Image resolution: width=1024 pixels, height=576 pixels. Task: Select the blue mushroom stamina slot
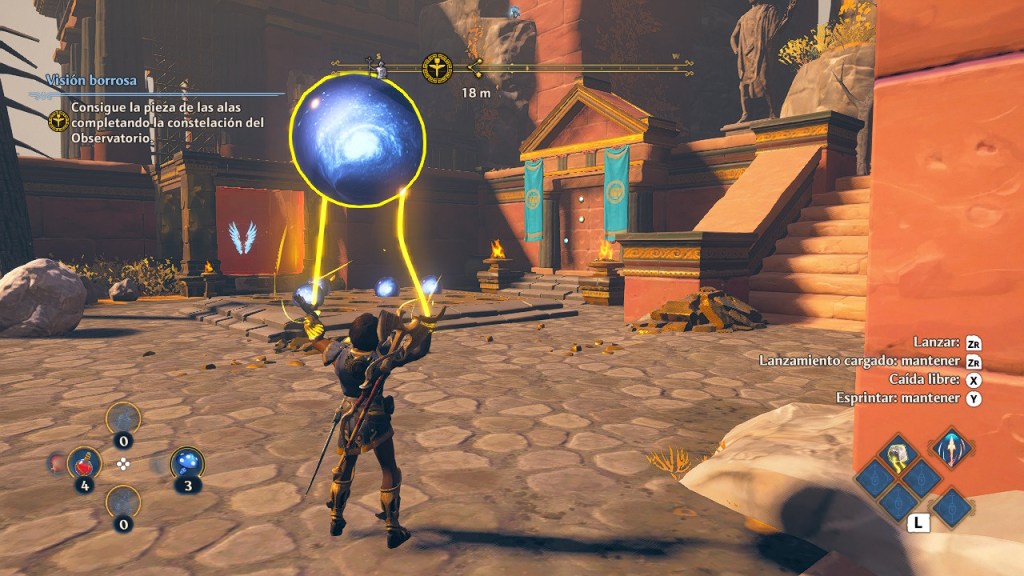coord(187,462)
